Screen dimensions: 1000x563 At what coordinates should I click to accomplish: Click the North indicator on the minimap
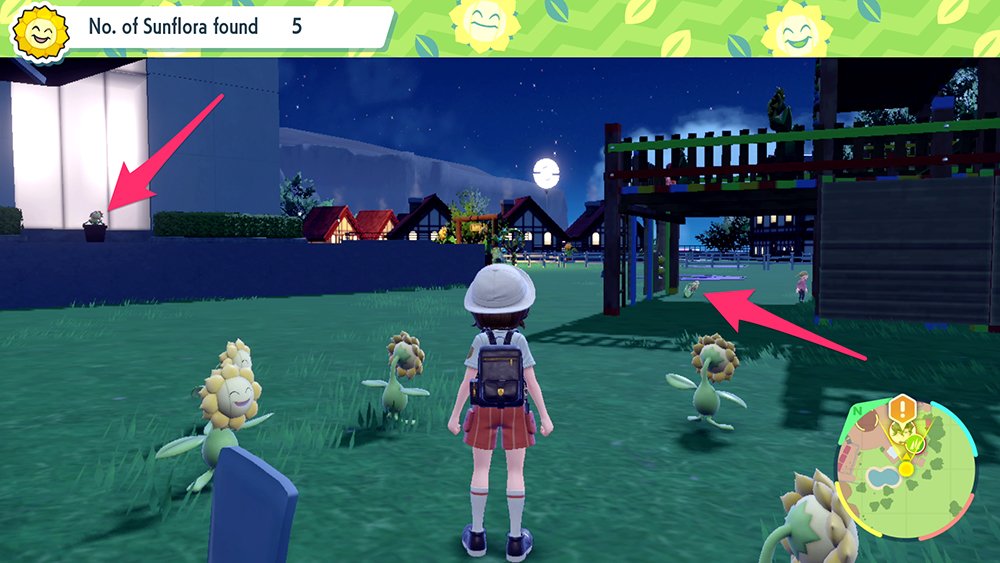tap(856, 411)
